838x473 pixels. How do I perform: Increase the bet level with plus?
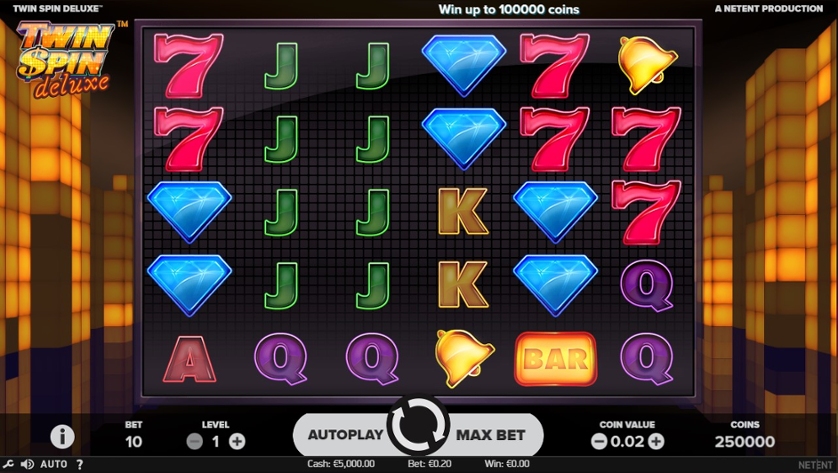[x=237, y=441]
